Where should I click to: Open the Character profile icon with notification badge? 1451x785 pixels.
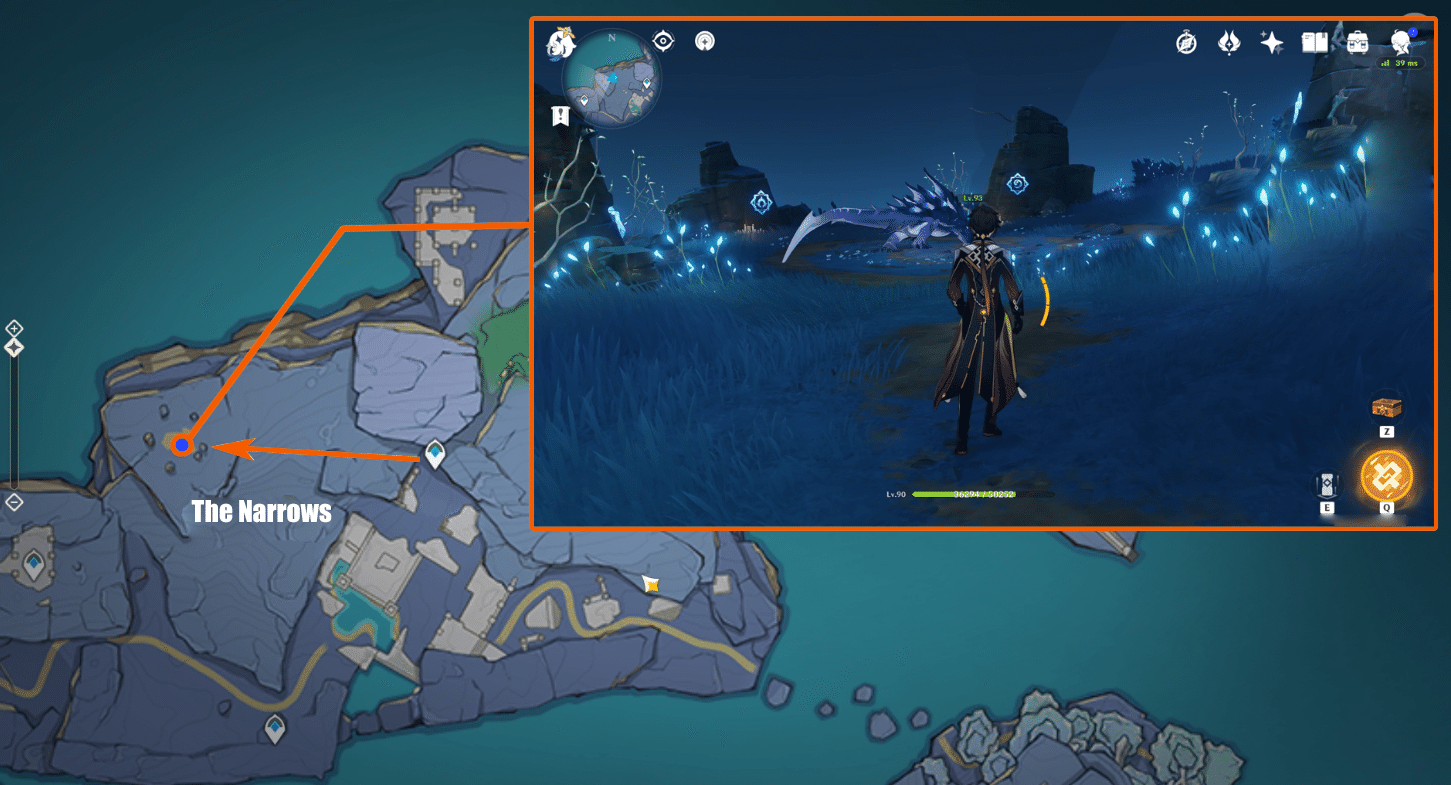click(x=1400, y=43)
